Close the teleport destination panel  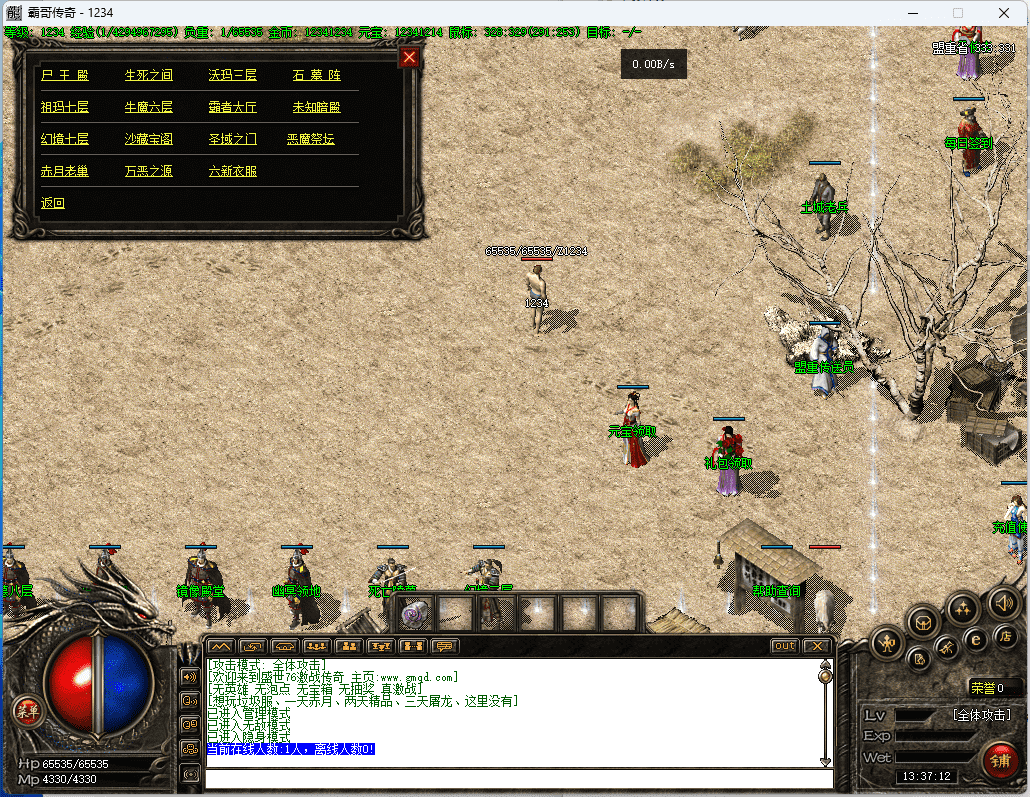pyautogui.click(x=408, y=58)
